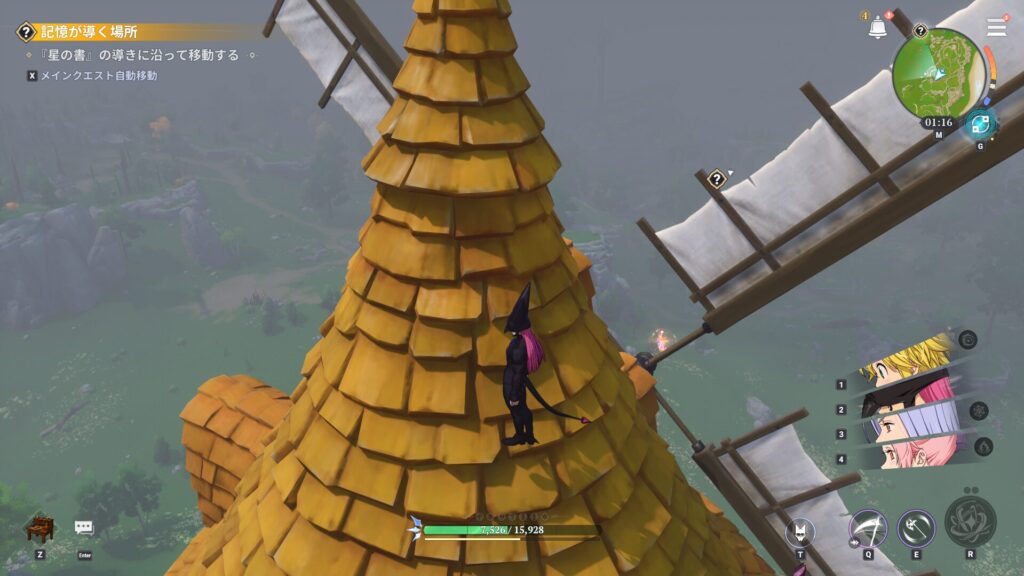Viewport: 1024px width, 576px height.
Task: Open the hamburger main menu
Action: [x=996, y=27]
